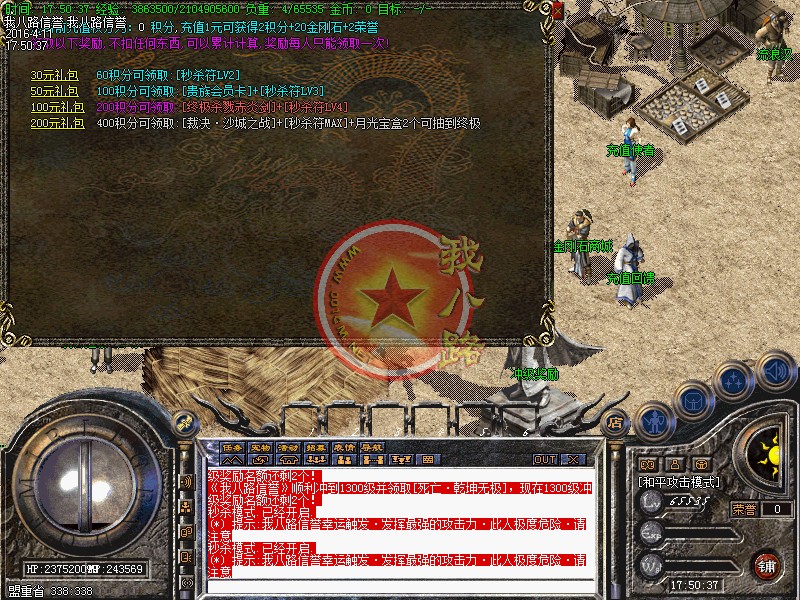Viewport: 800px width, 600px height.
Task: Close the chat panel with X
Action: tap(572, 460)
